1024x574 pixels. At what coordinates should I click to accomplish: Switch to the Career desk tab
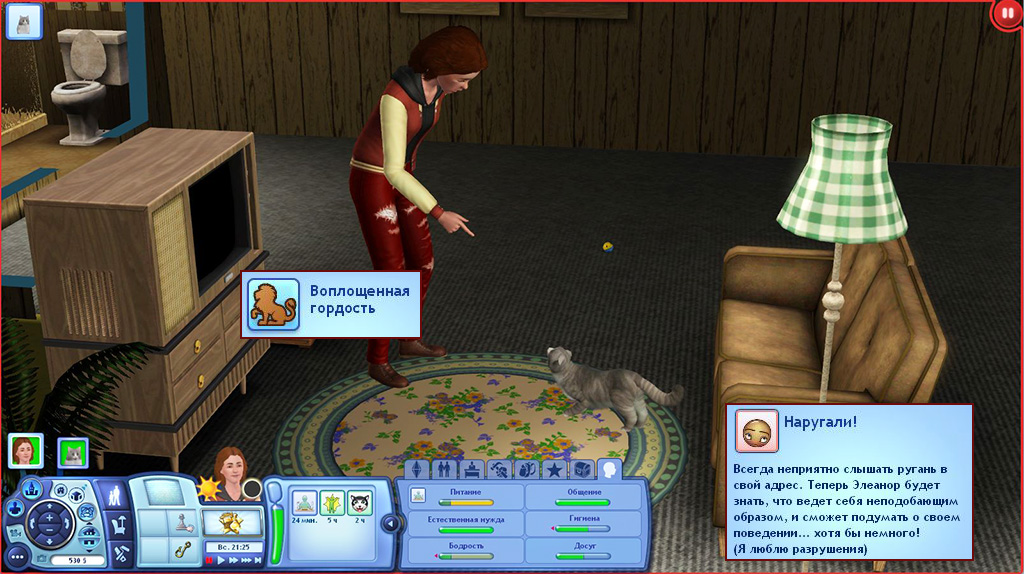tap(472, 468)
